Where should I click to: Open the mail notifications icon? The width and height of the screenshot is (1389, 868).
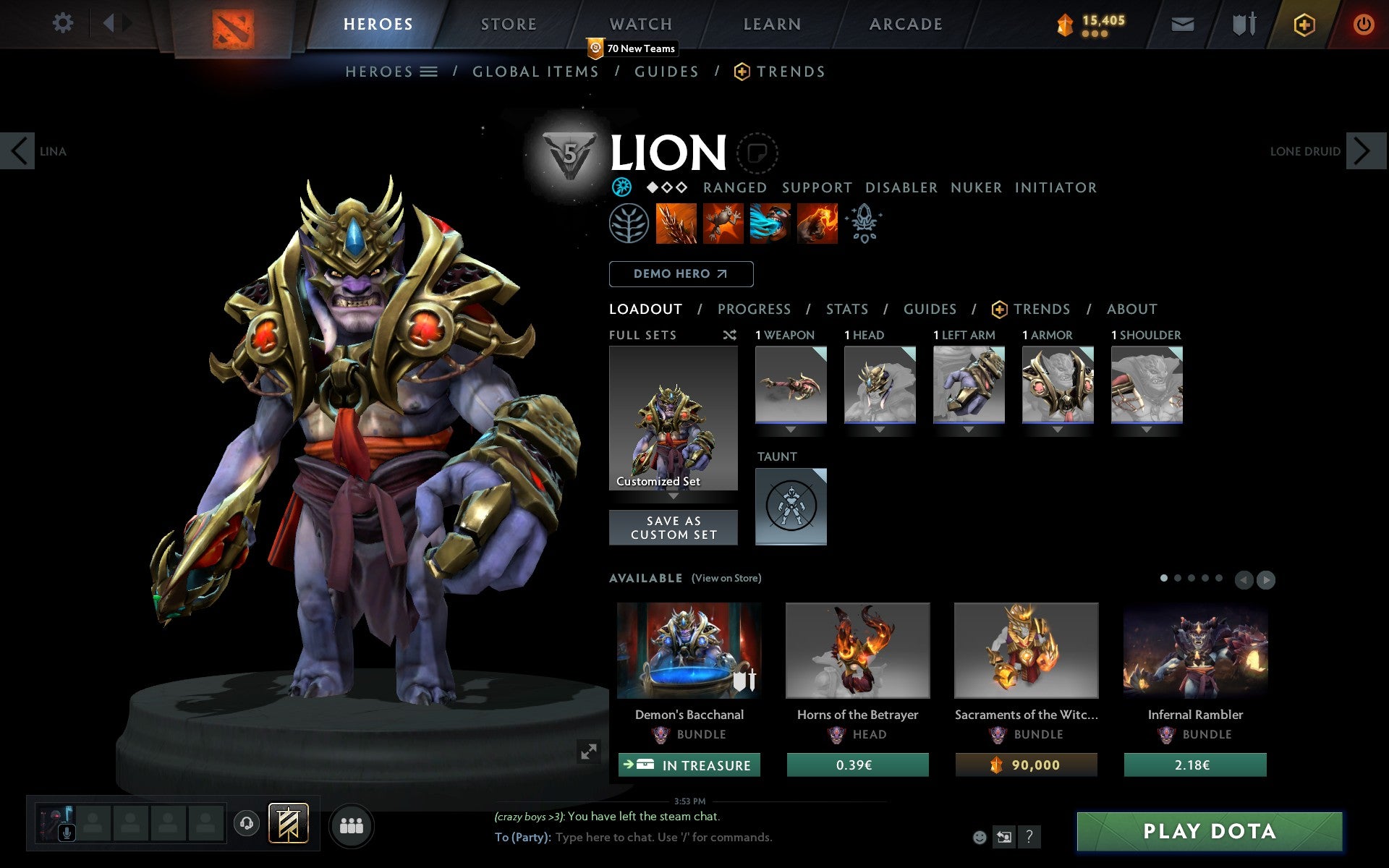pos(1181,23)
